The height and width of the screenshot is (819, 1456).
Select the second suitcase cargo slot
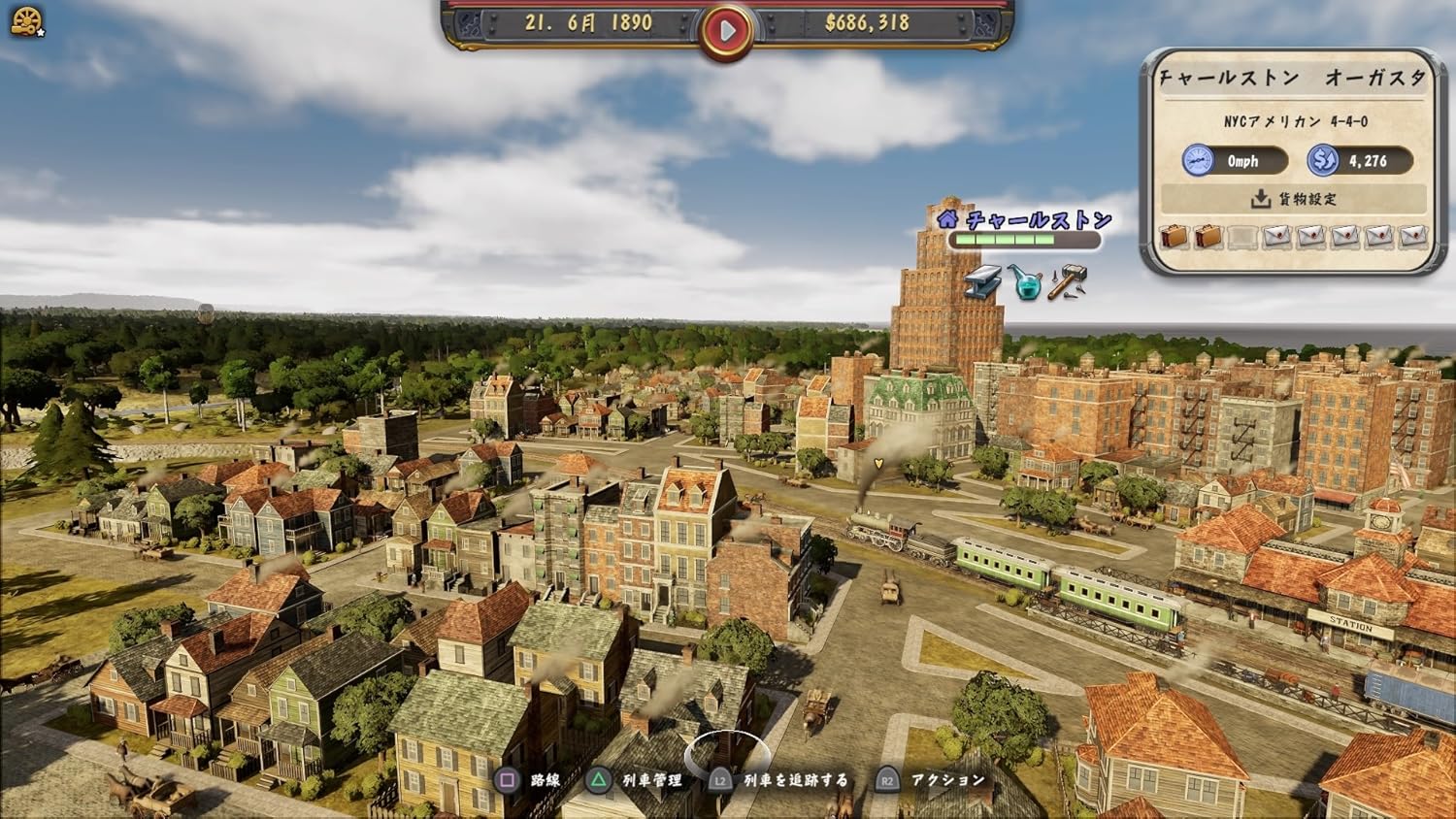tap(1209, 236)
